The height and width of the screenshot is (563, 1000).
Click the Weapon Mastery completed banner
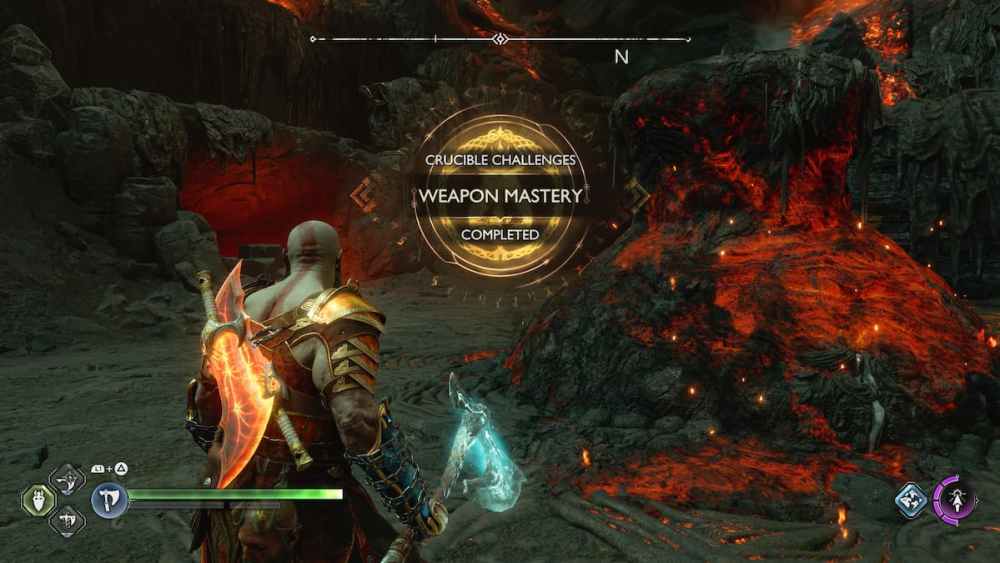pyautogui.click(x=499, y=195)
